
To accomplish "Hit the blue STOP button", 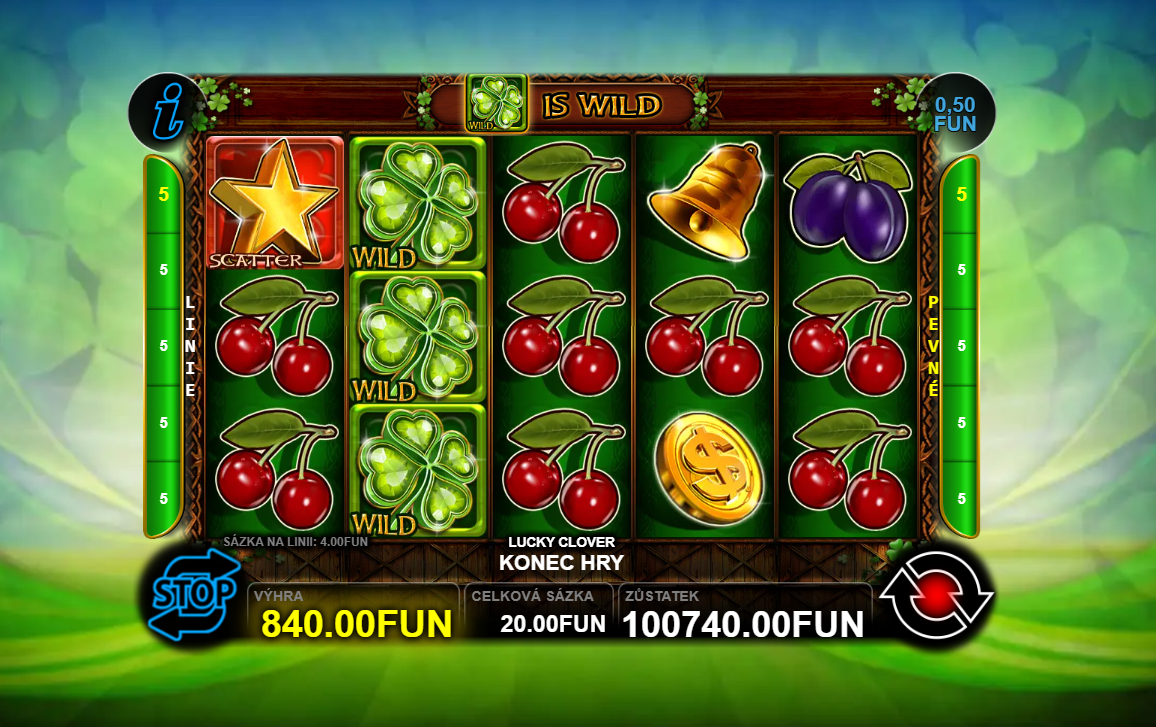I will 196,595.
